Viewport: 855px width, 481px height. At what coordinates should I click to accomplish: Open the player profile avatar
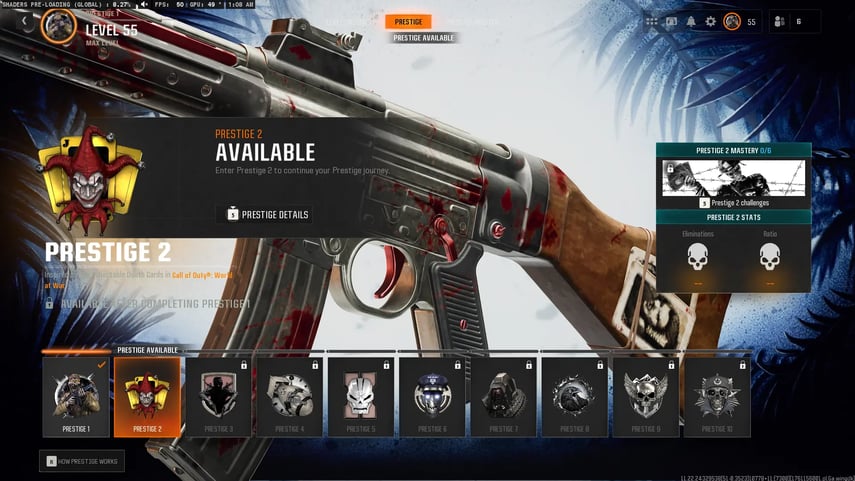tap(732, 21)
